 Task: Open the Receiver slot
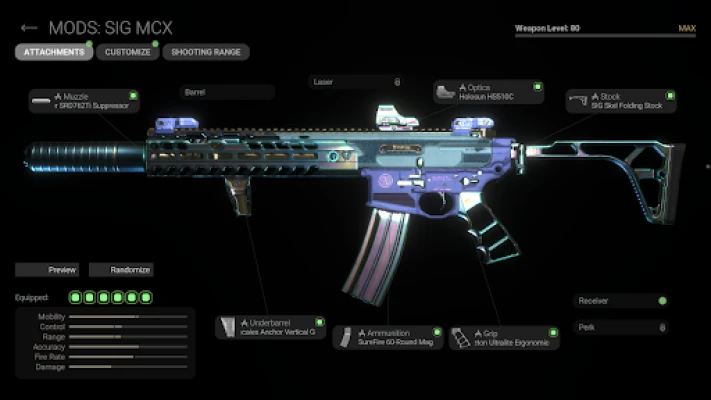coord(621,300)
